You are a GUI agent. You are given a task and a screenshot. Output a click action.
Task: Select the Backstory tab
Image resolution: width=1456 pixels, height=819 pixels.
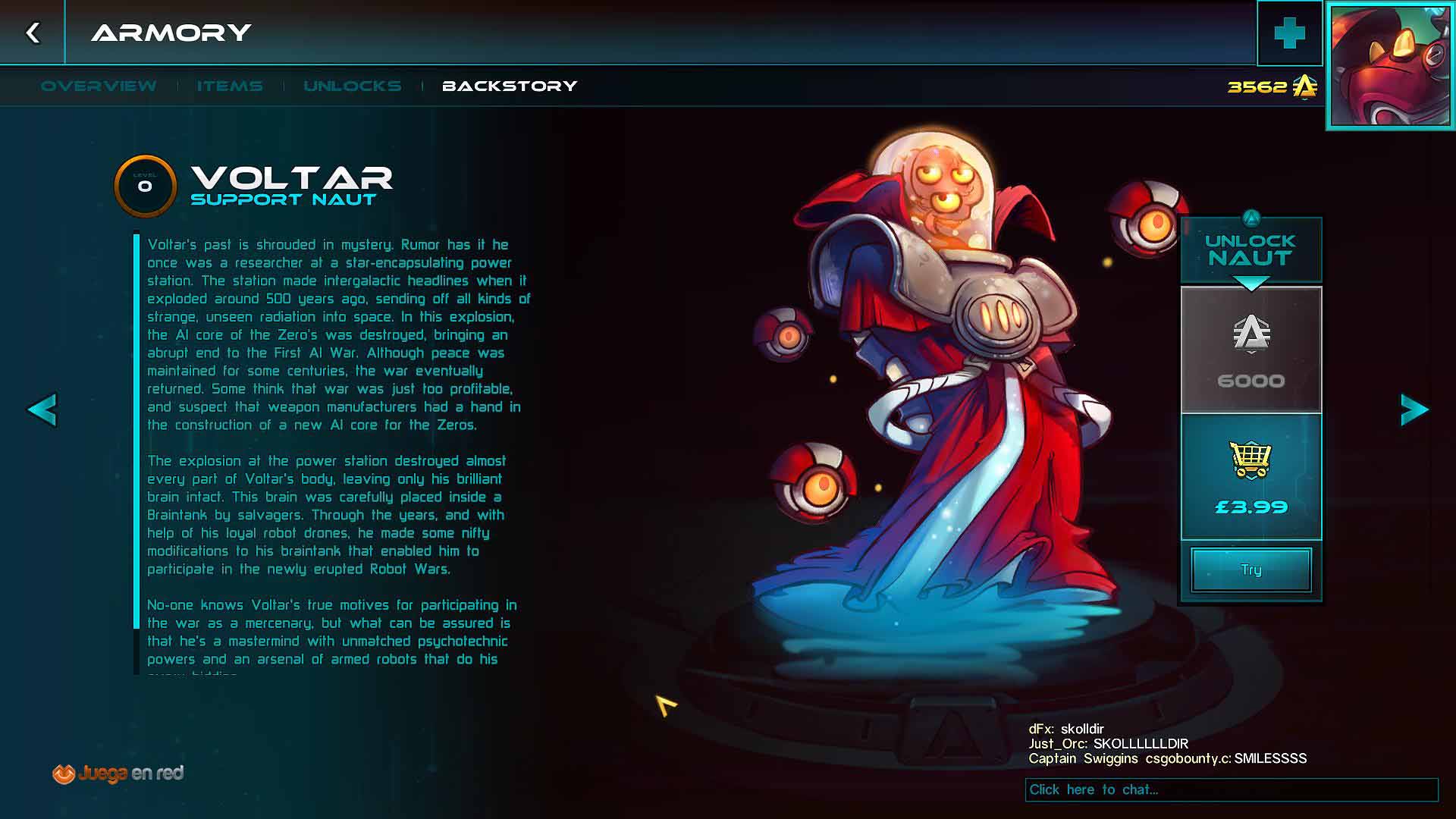510,86
